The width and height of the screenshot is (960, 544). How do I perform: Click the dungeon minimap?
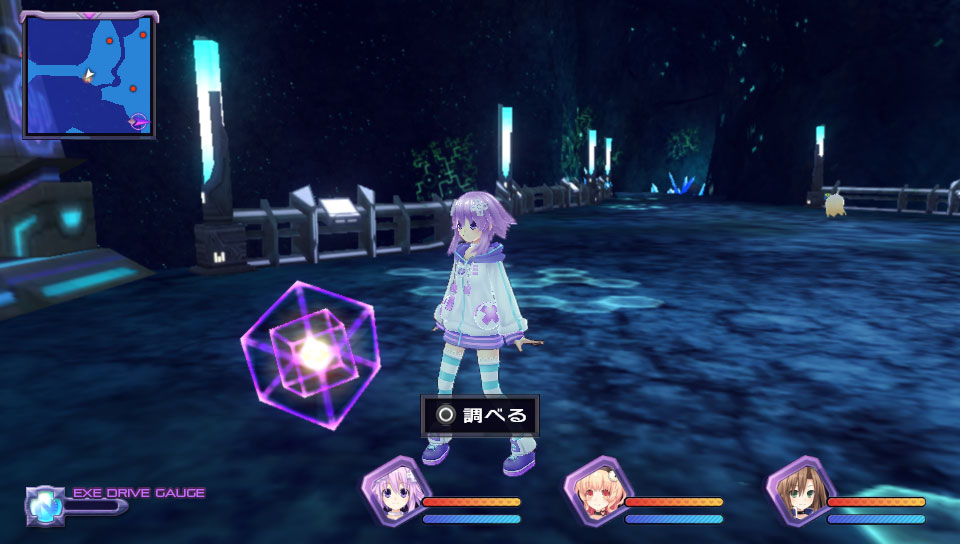(90, 75)
